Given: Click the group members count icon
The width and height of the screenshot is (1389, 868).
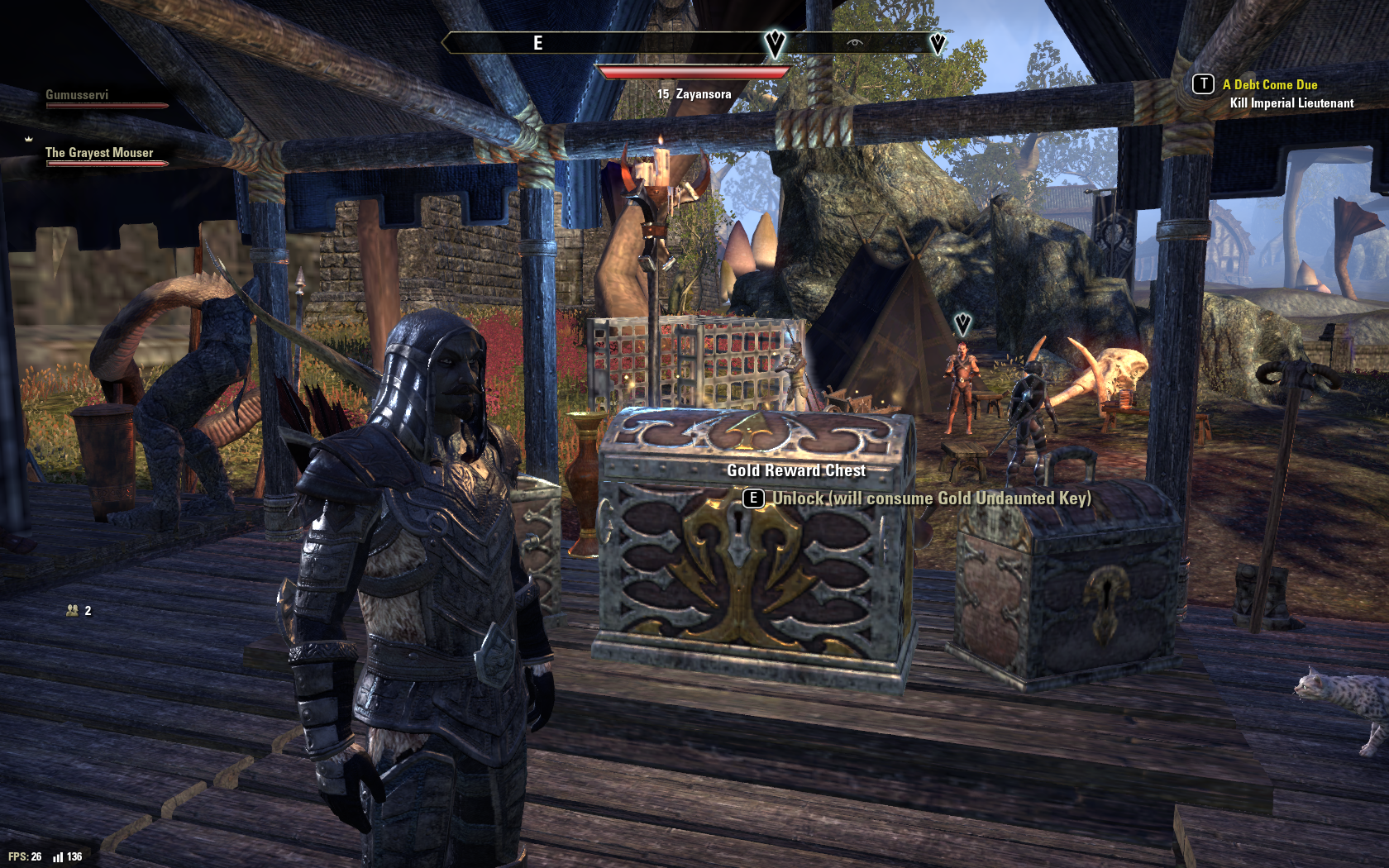Looking at the screenshot, I should pyautogui.click(x=73, y=611).
